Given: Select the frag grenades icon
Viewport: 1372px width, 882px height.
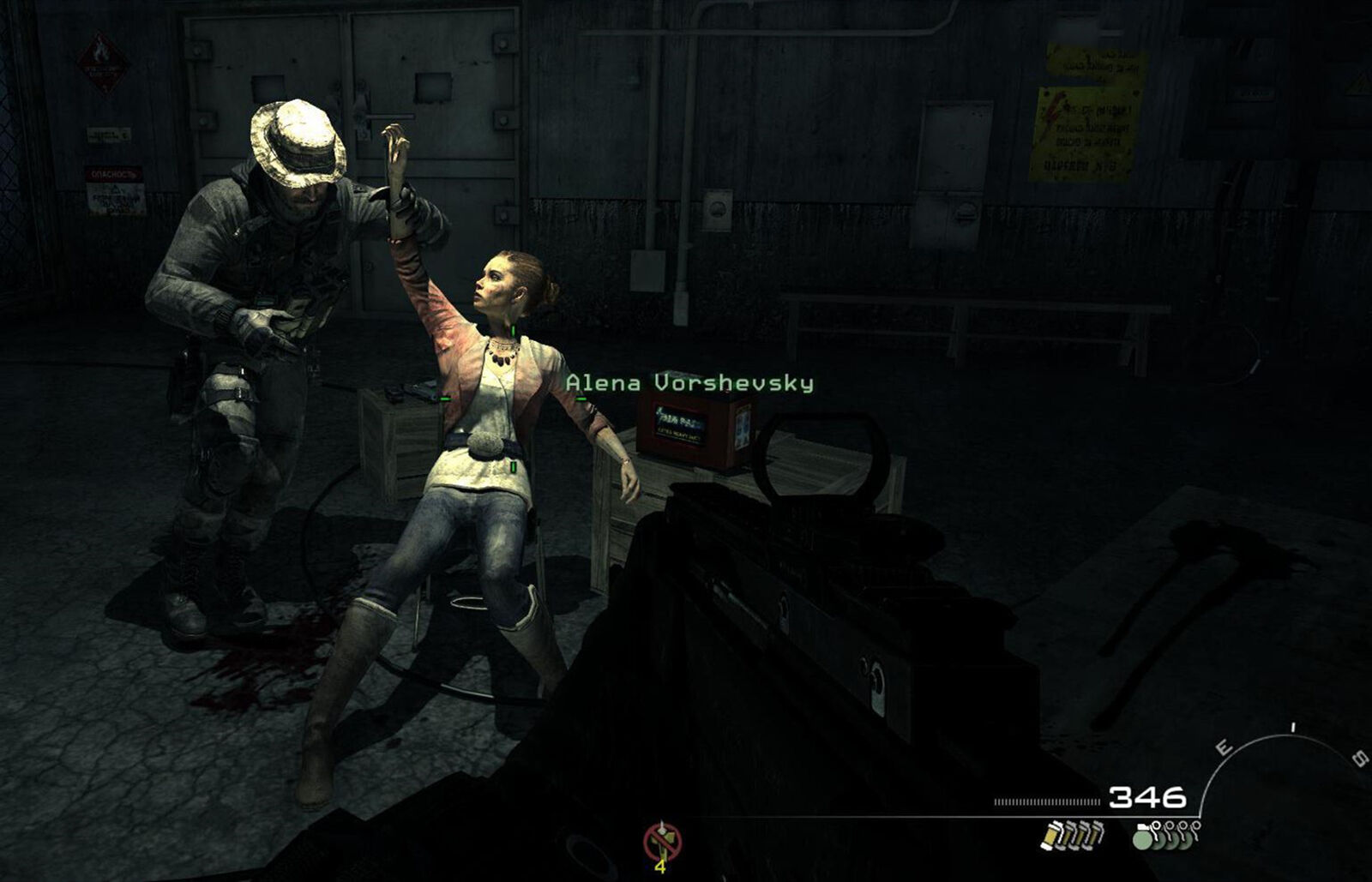Looking at the screenshot, I should [1166, 835].
